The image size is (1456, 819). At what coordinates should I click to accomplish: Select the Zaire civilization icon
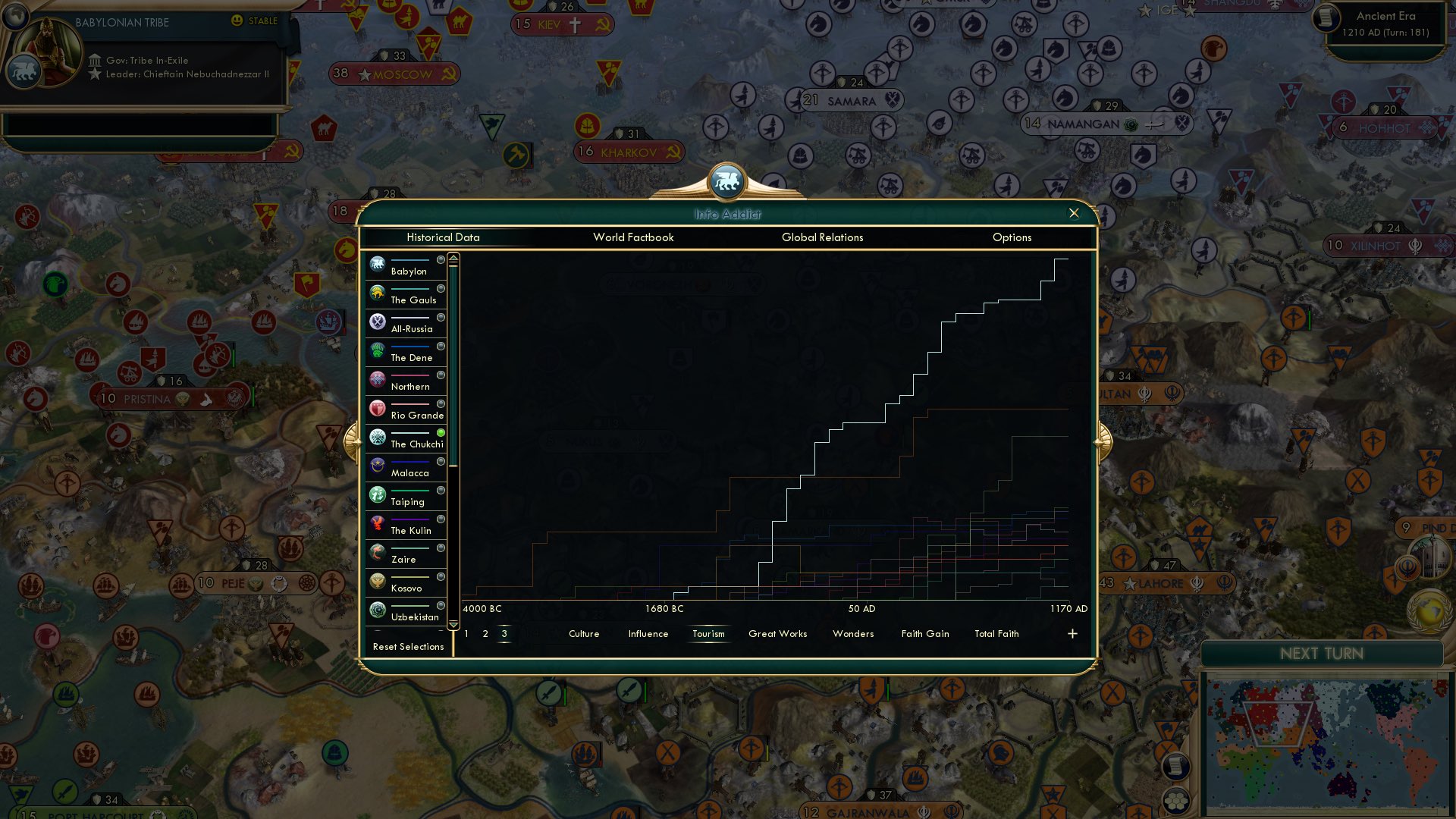[377, 552]
